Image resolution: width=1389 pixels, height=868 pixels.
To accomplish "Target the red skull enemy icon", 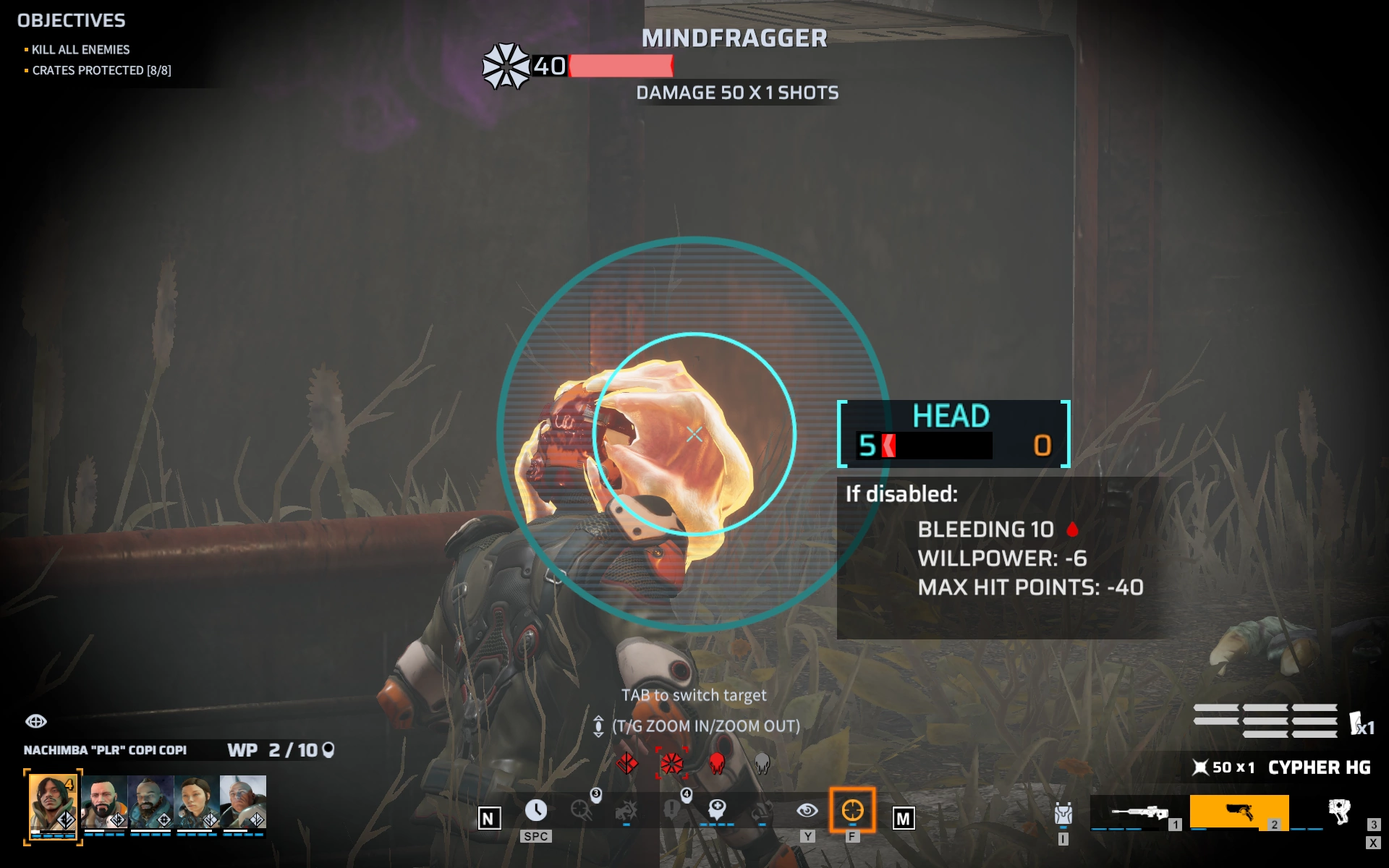I will pos(717,763).
